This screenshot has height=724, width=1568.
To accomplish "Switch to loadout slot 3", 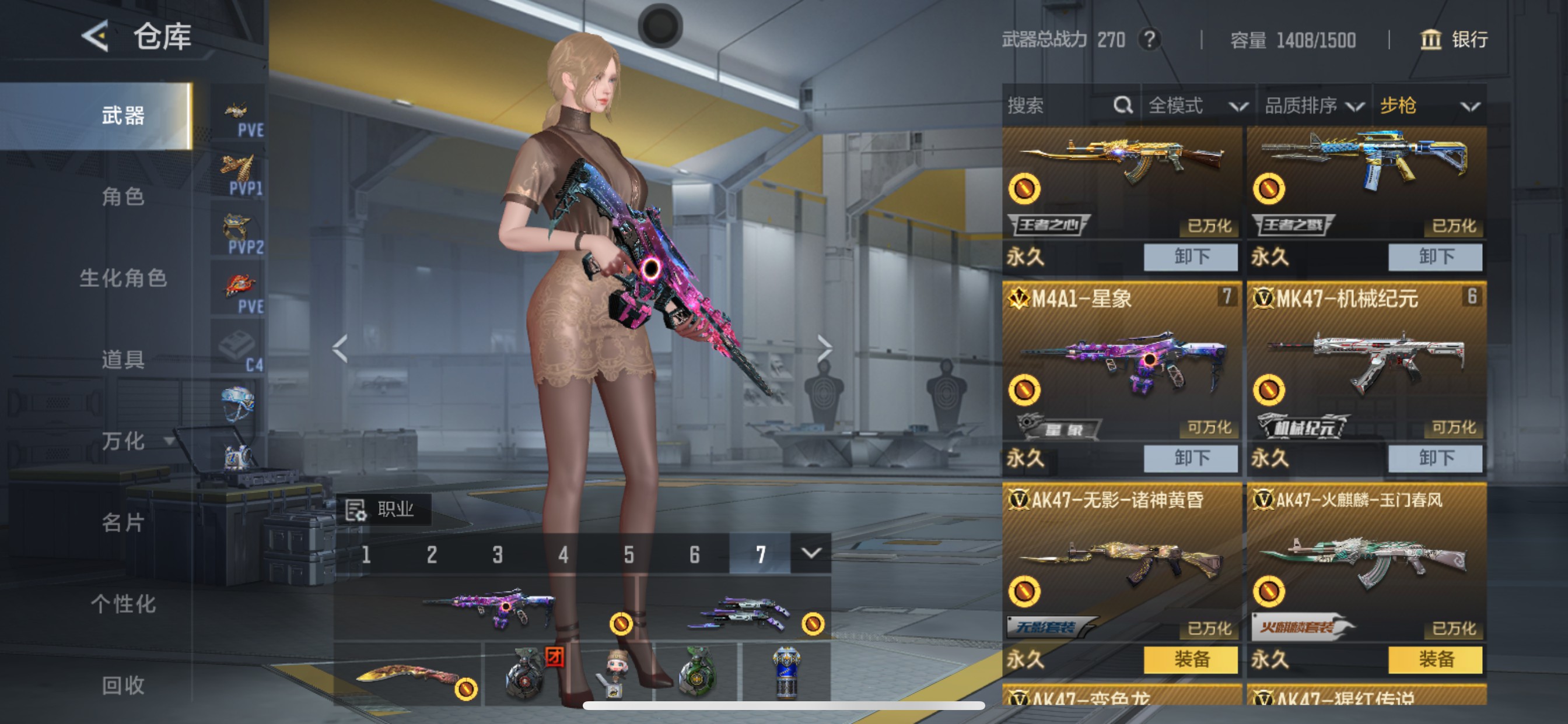I will [498, 554].
